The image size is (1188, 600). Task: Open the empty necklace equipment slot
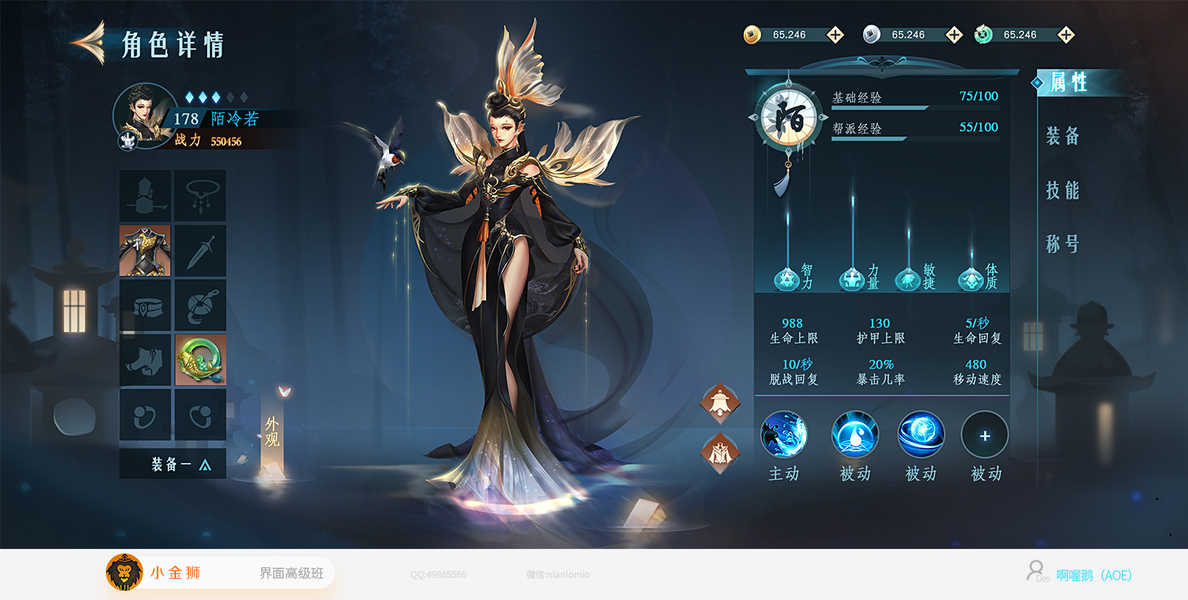tap(200, 196)
